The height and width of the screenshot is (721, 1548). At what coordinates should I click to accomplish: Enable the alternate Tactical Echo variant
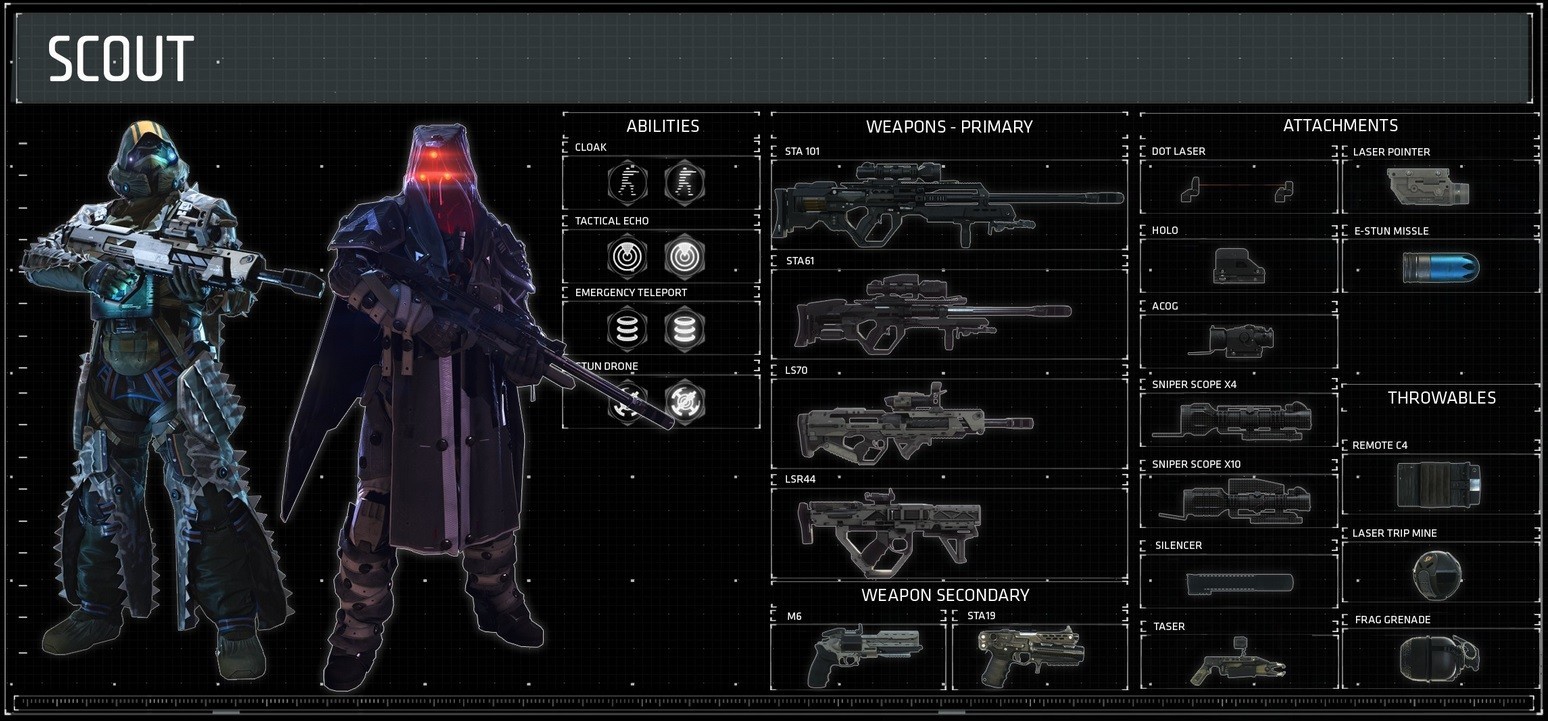point(685,256)
